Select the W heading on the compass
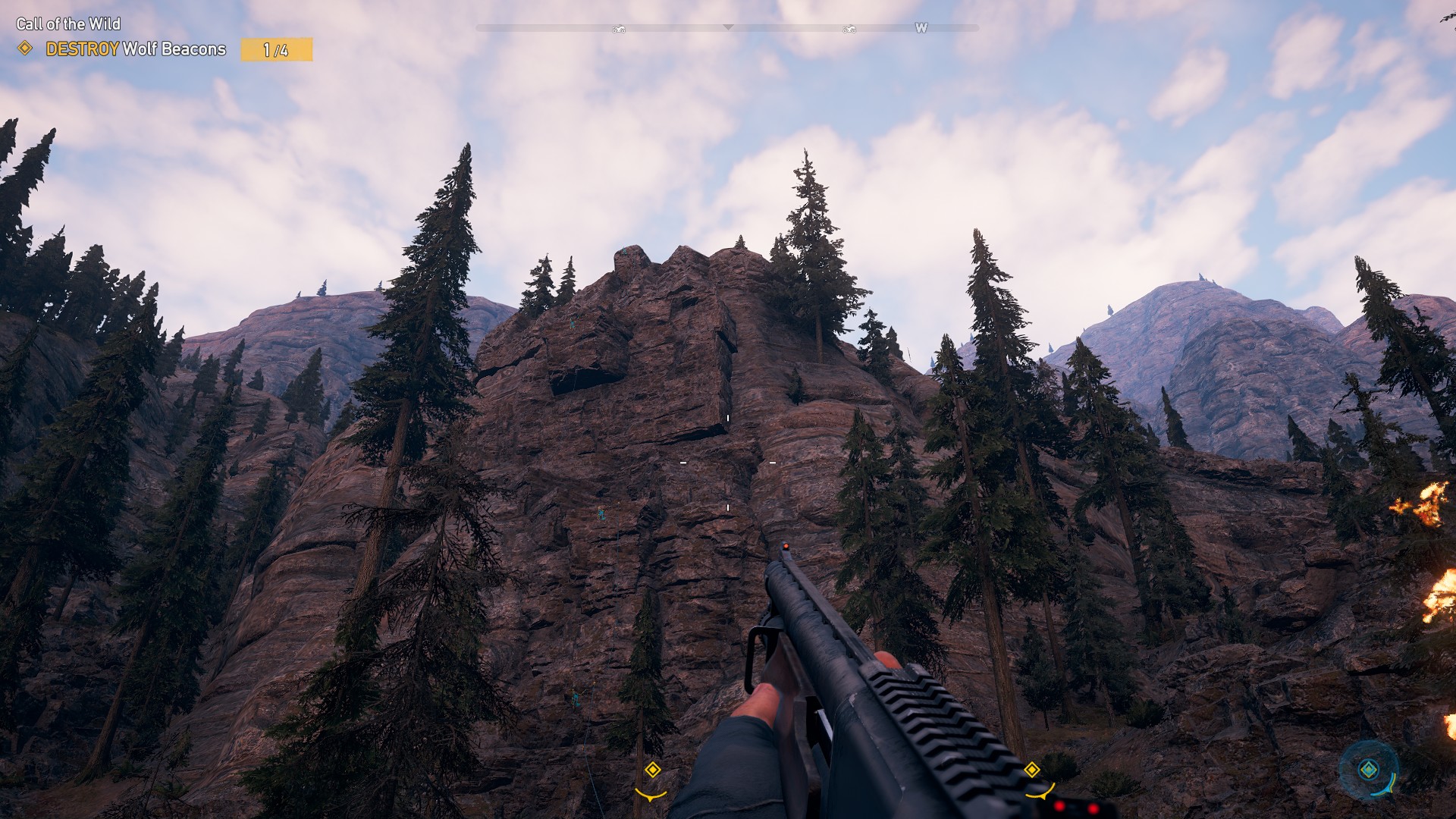The height and width of the screenshot is (819, 1456). click(921, 28)
